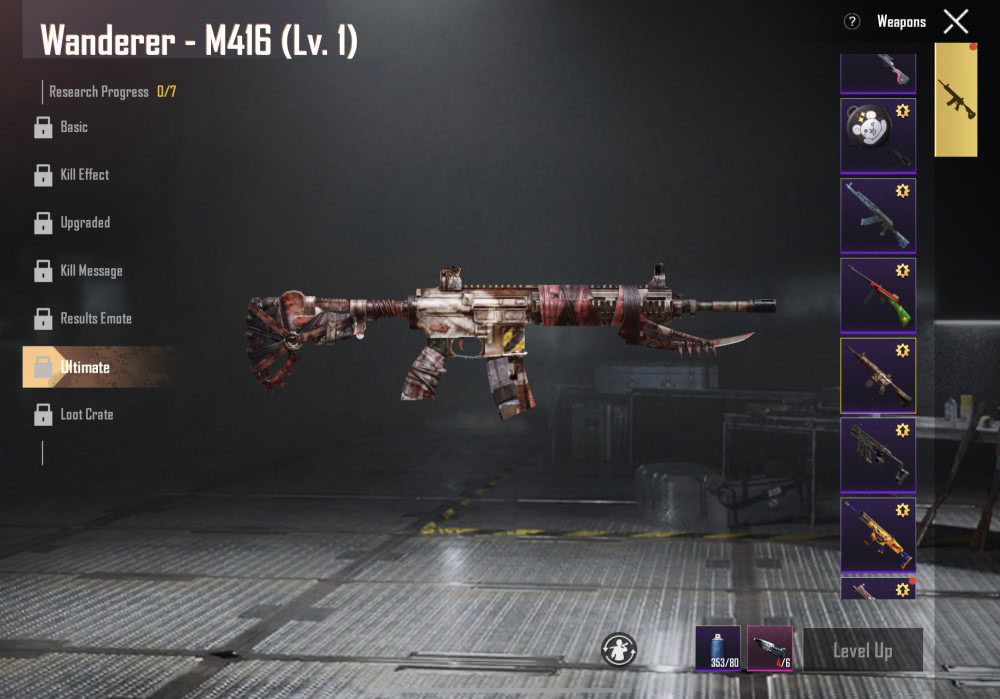Toggle the character rotate preview icon
1000x699 pixels.
click(619, 649)
